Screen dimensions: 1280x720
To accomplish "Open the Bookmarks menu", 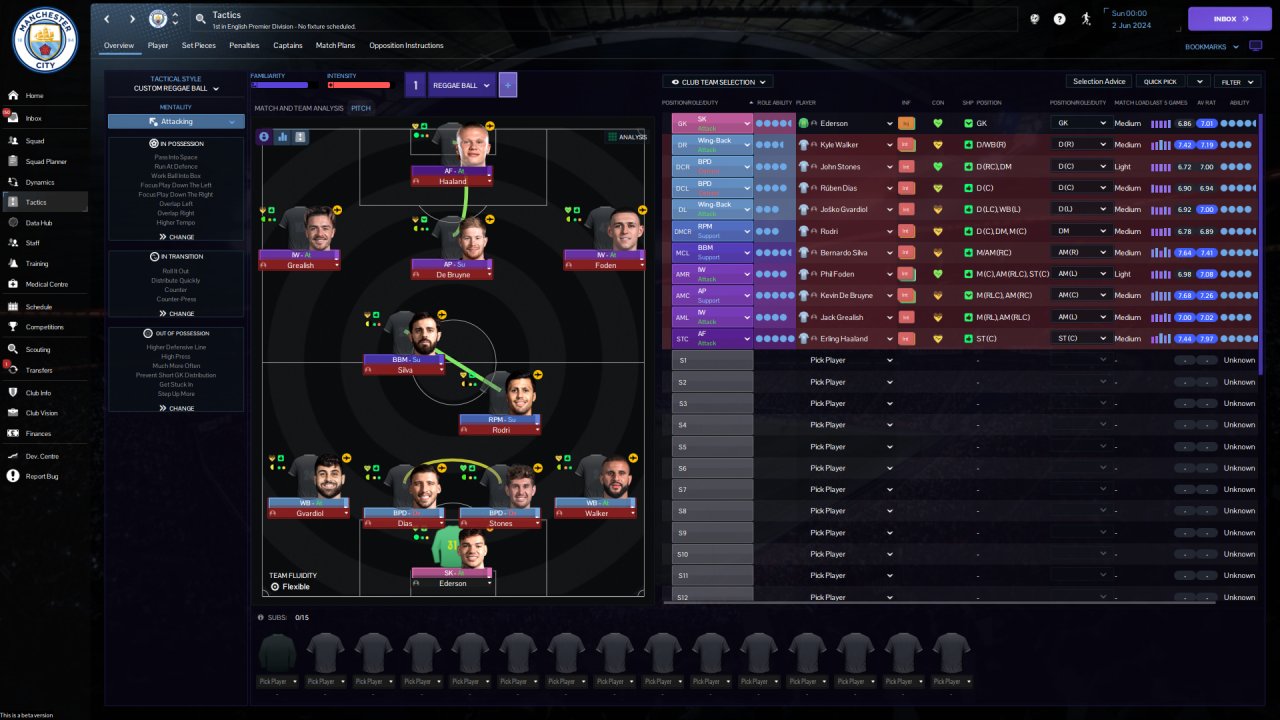I will [1212, 46].
